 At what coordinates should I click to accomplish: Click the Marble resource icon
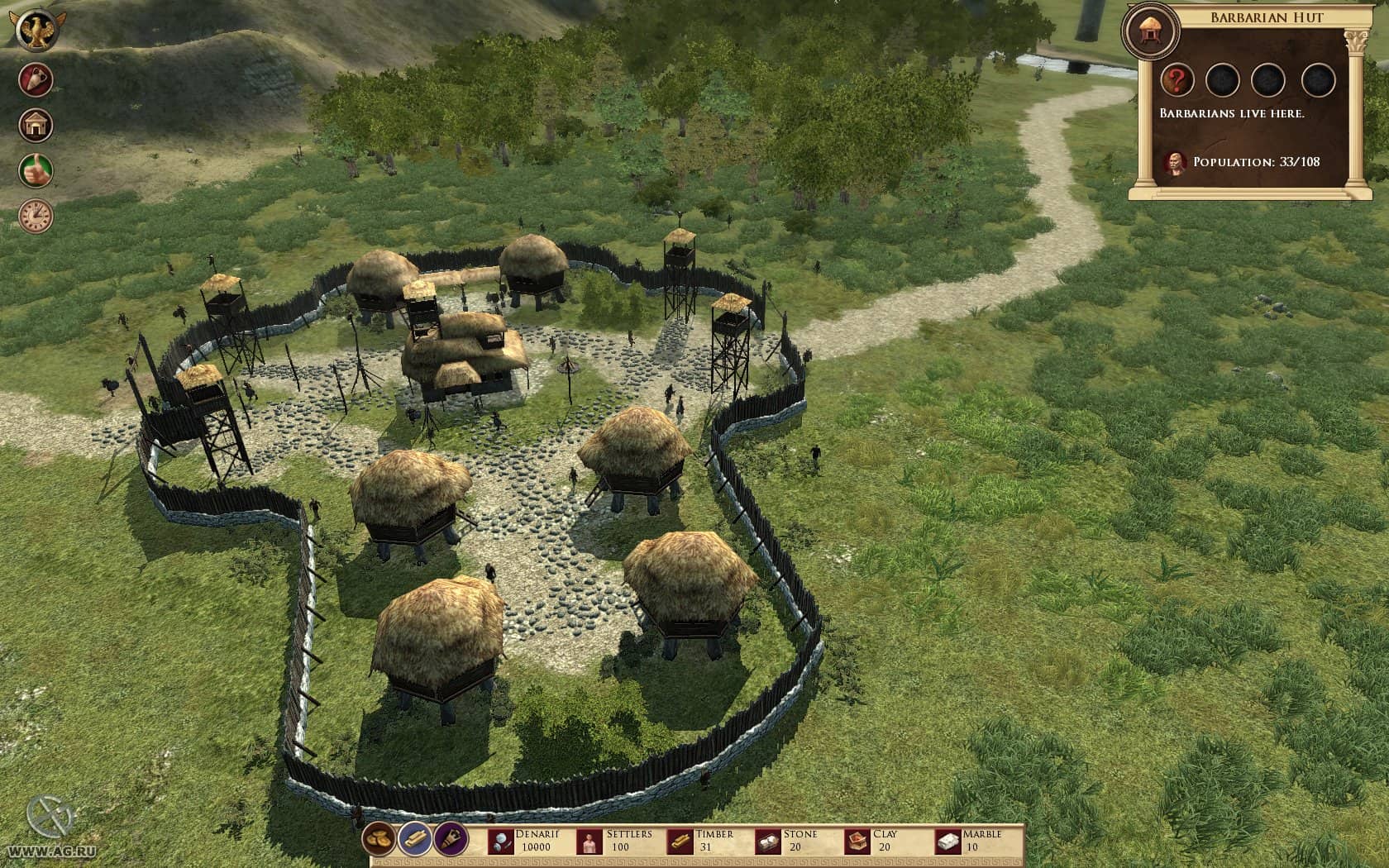pos(948,842)
